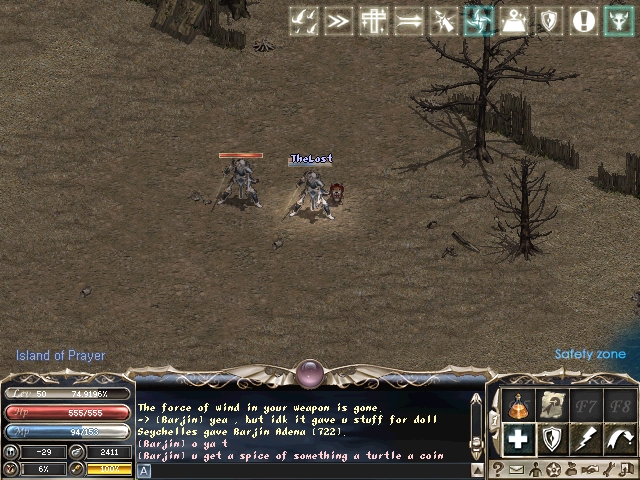Click the exit door button
The image size is (640, 480).
click(x=626, y=469)
